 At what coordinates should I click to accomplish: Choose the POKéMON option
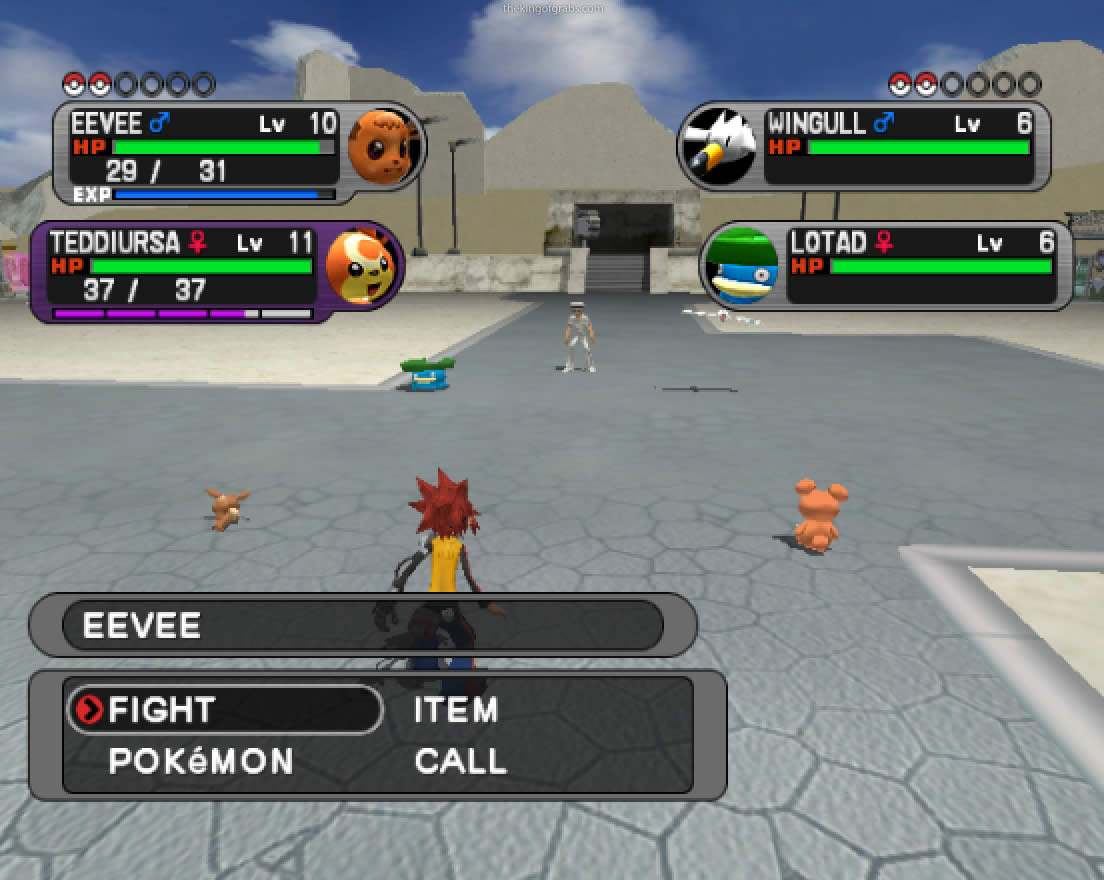click(201, 761)
